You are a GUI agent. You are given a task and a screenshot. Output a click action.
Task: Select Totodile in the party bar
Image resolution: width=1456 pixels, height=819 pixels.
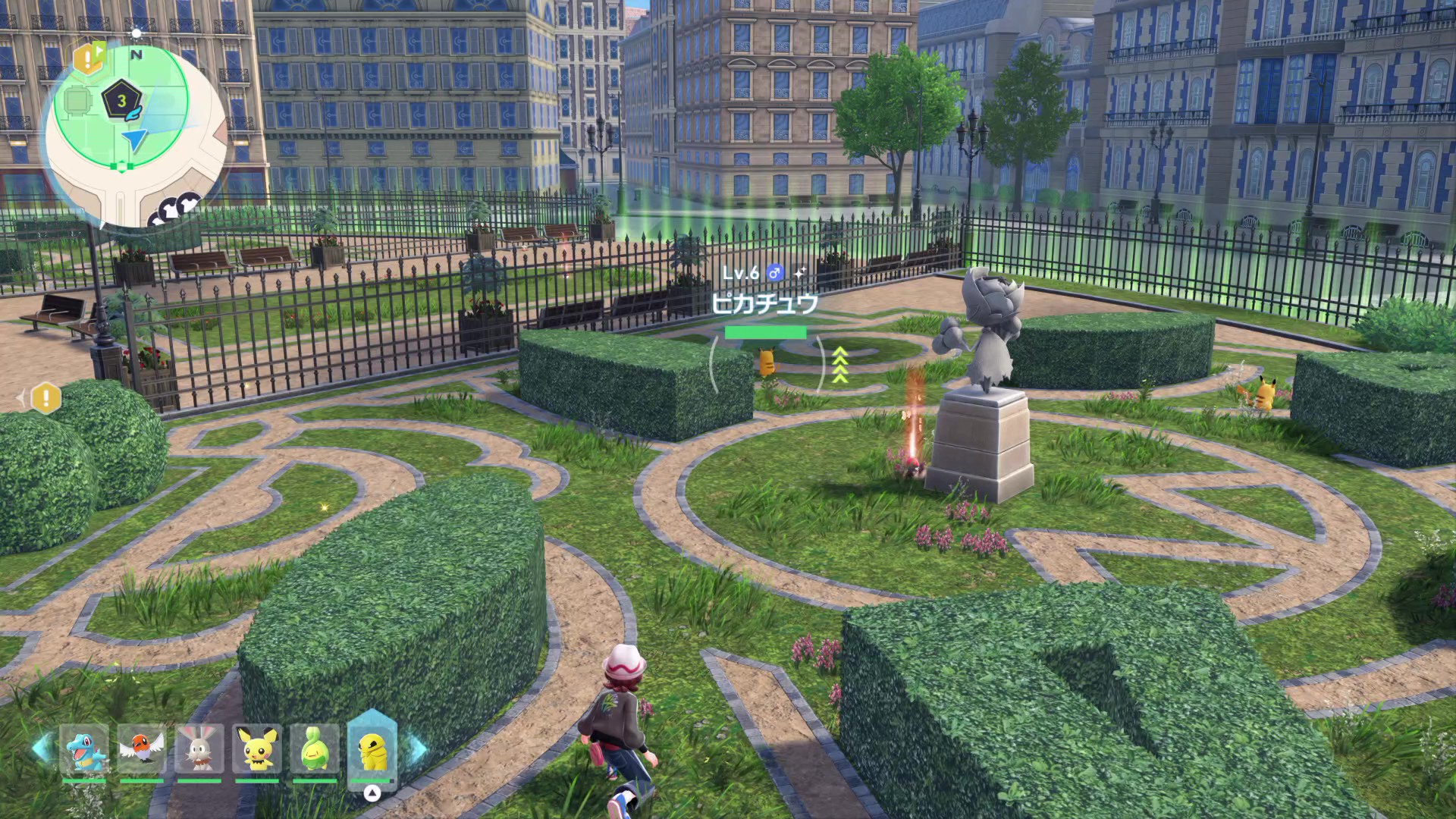pyautogui.click(x=84, y=749)
